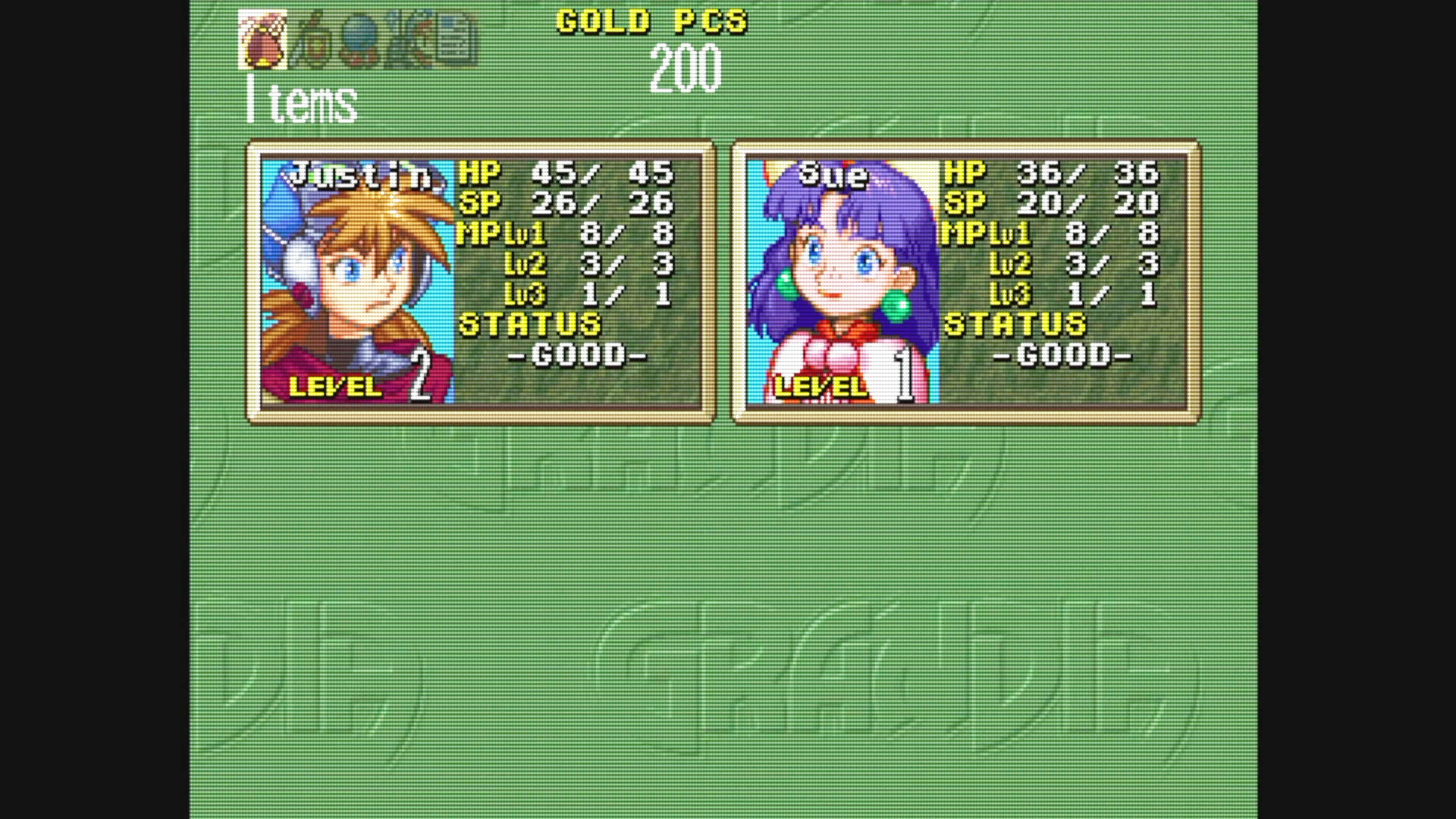The image size is (1456, 819).
Task: Select Sue's SP 20/20 stat line
Action: tap(1054, 203)
